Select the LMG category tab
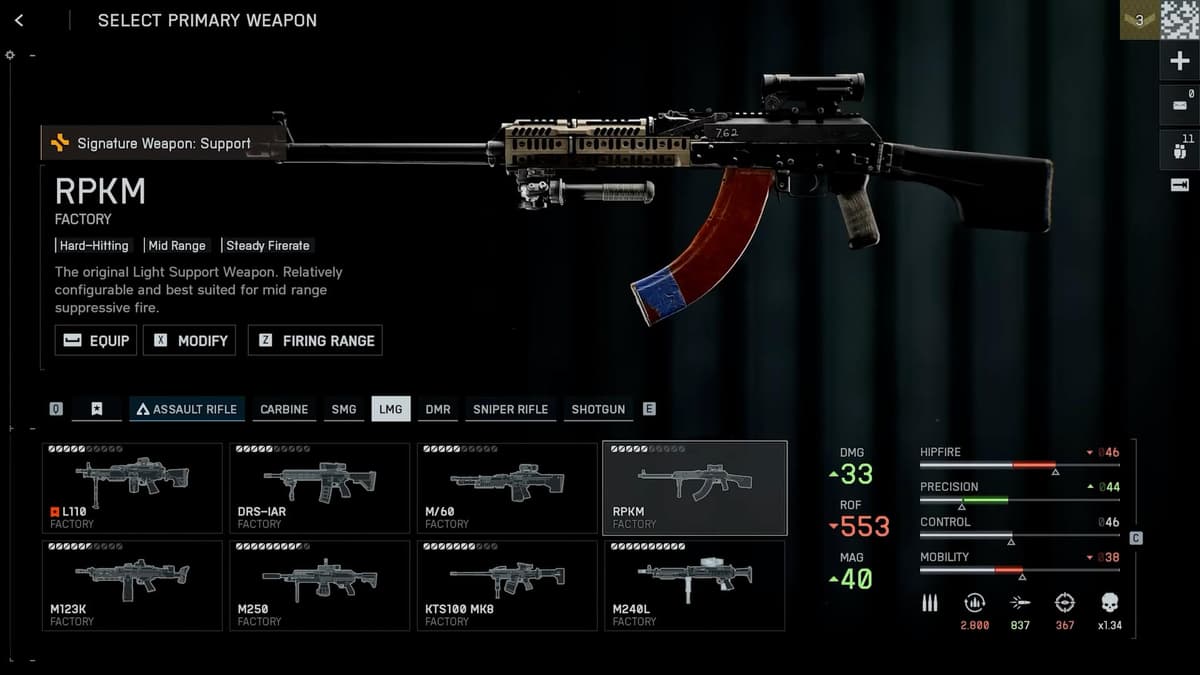Screen dimensions: 1200x675 pos(390,409)
